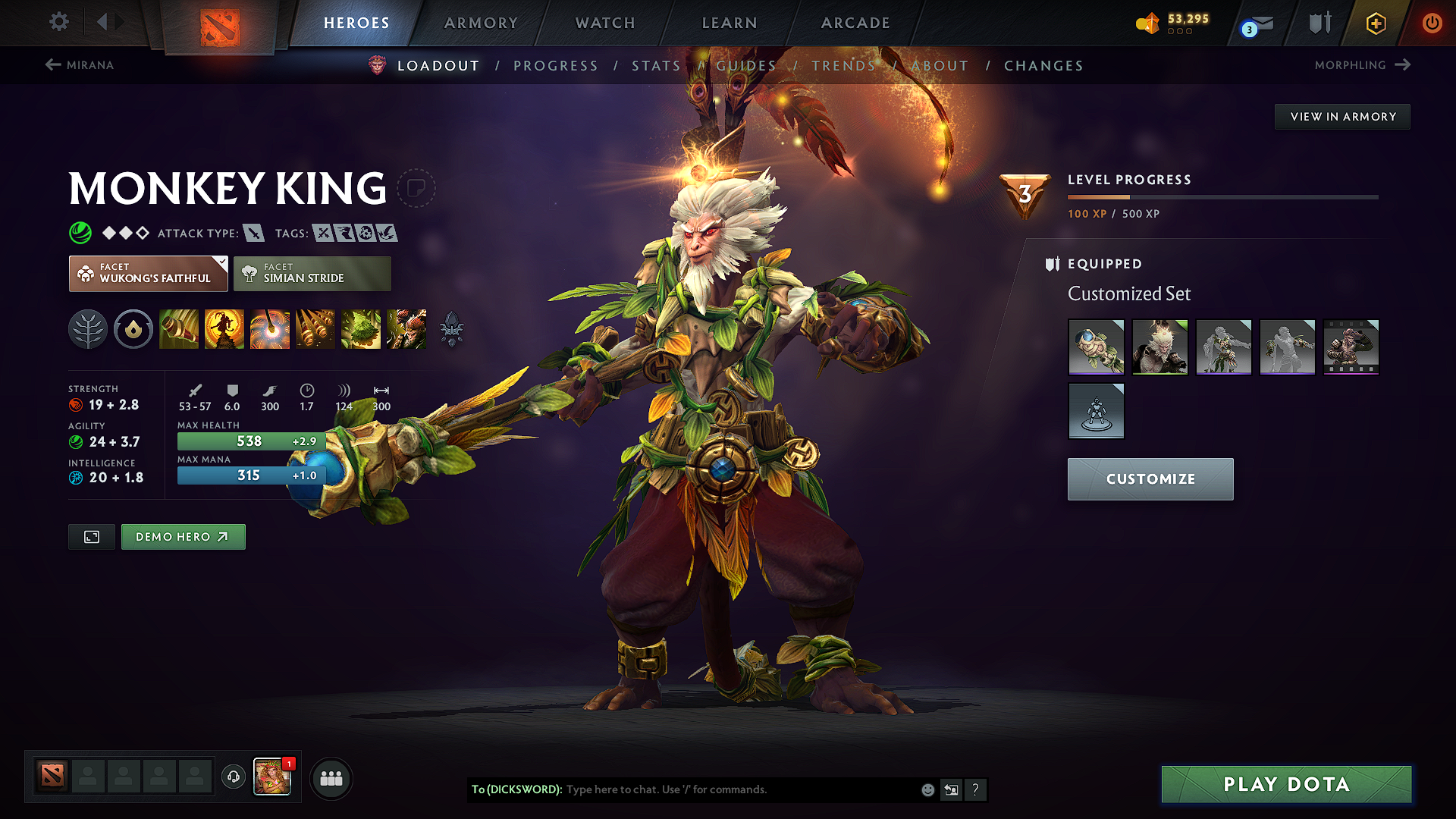Click the friends list icon near chat
The width and height of the screenshot is (1456, 819).
pyautogui.click(x=331, y=778)
